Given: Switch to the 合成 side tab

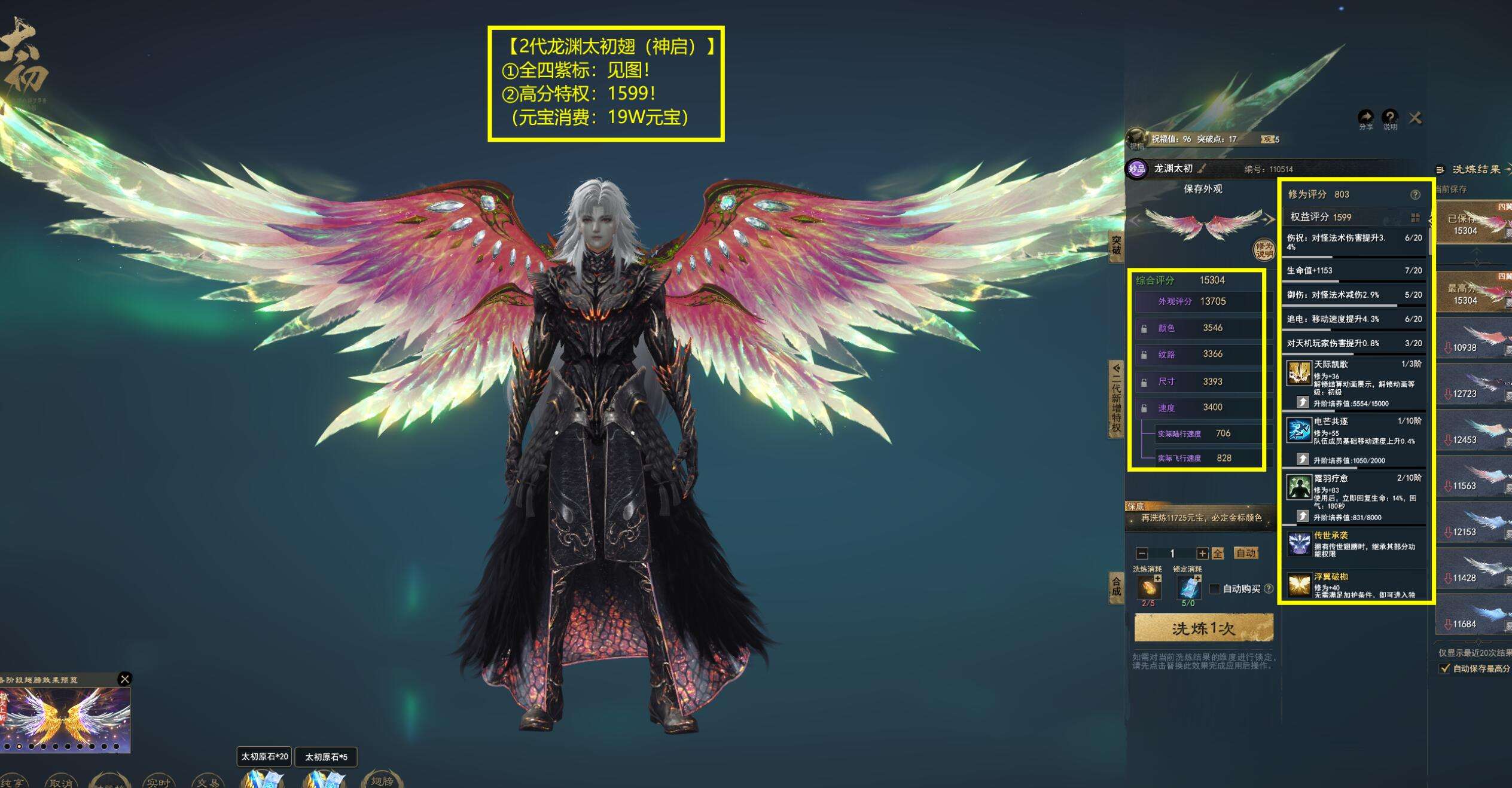Looking at the screenshot, I should [x=1116, y=586].
